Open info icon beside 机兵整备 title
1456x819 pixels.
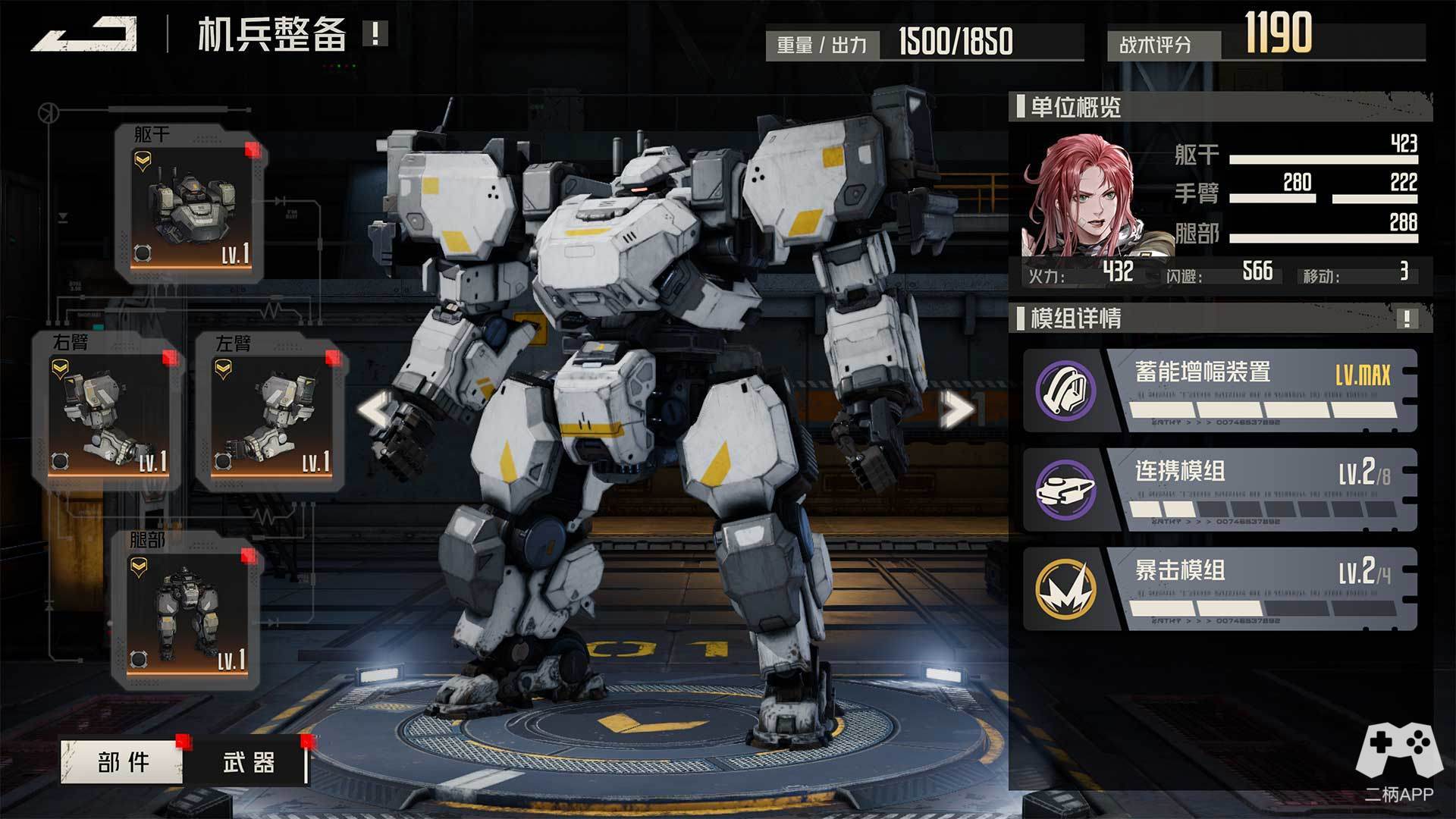(x=375, y=33)
